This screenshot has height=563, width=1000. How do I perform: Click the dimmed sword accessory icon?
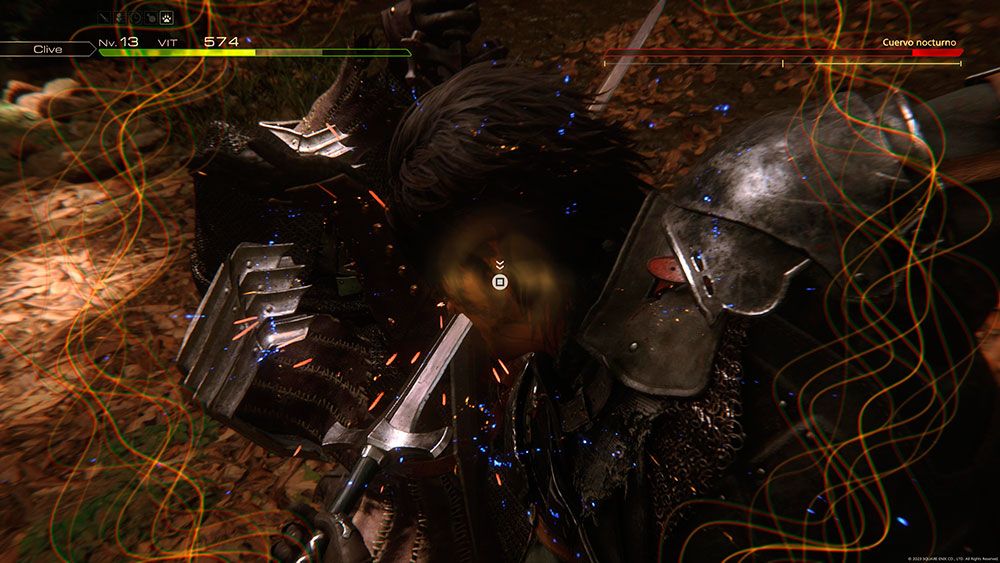click(x=104, y=17)
